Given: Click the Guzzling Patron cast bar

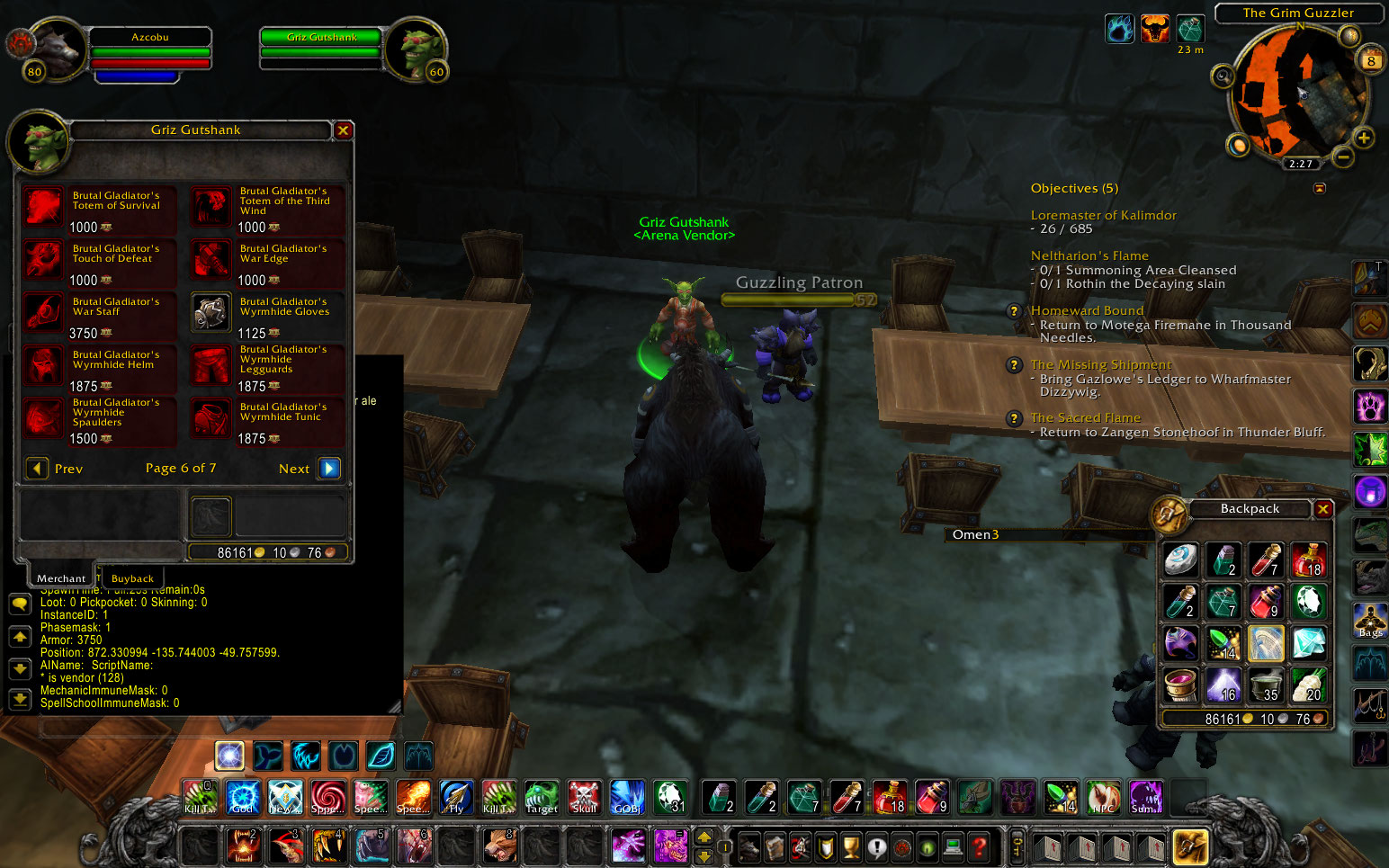Looking at the screenshot, I should [786, 300].
